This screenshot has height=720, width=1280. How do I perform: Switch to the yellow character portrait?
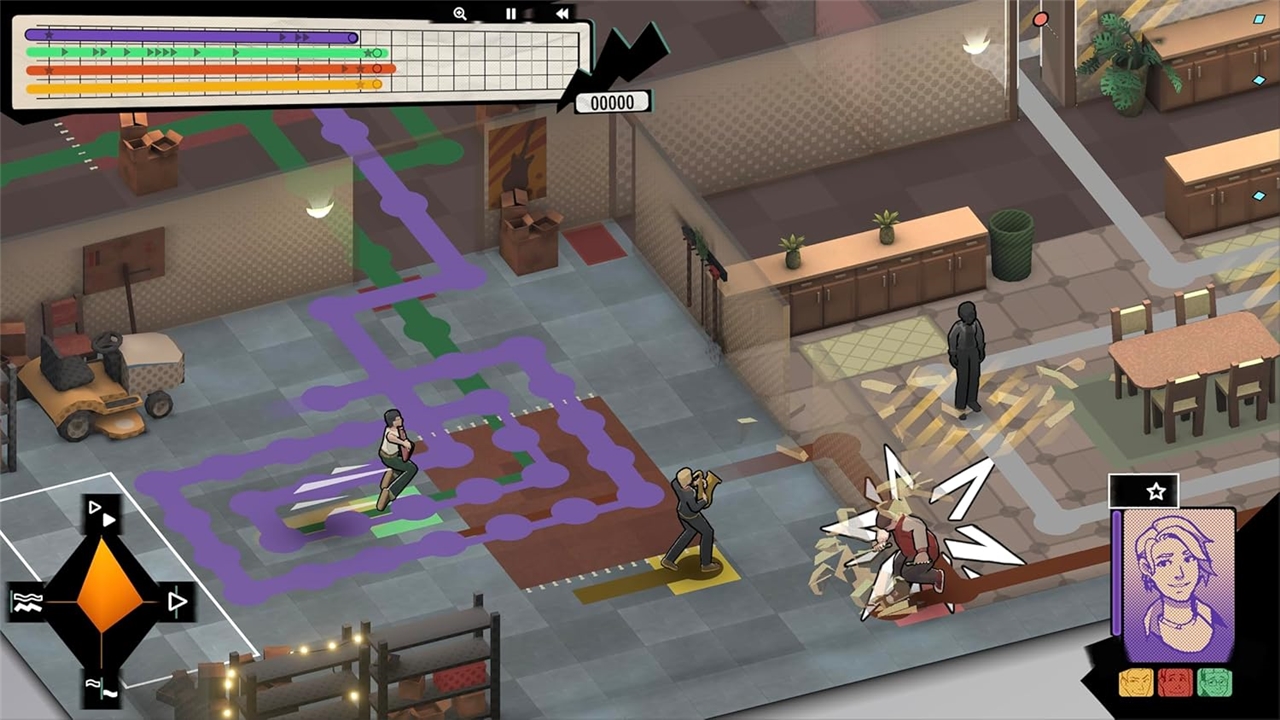tap(1135, 683)
